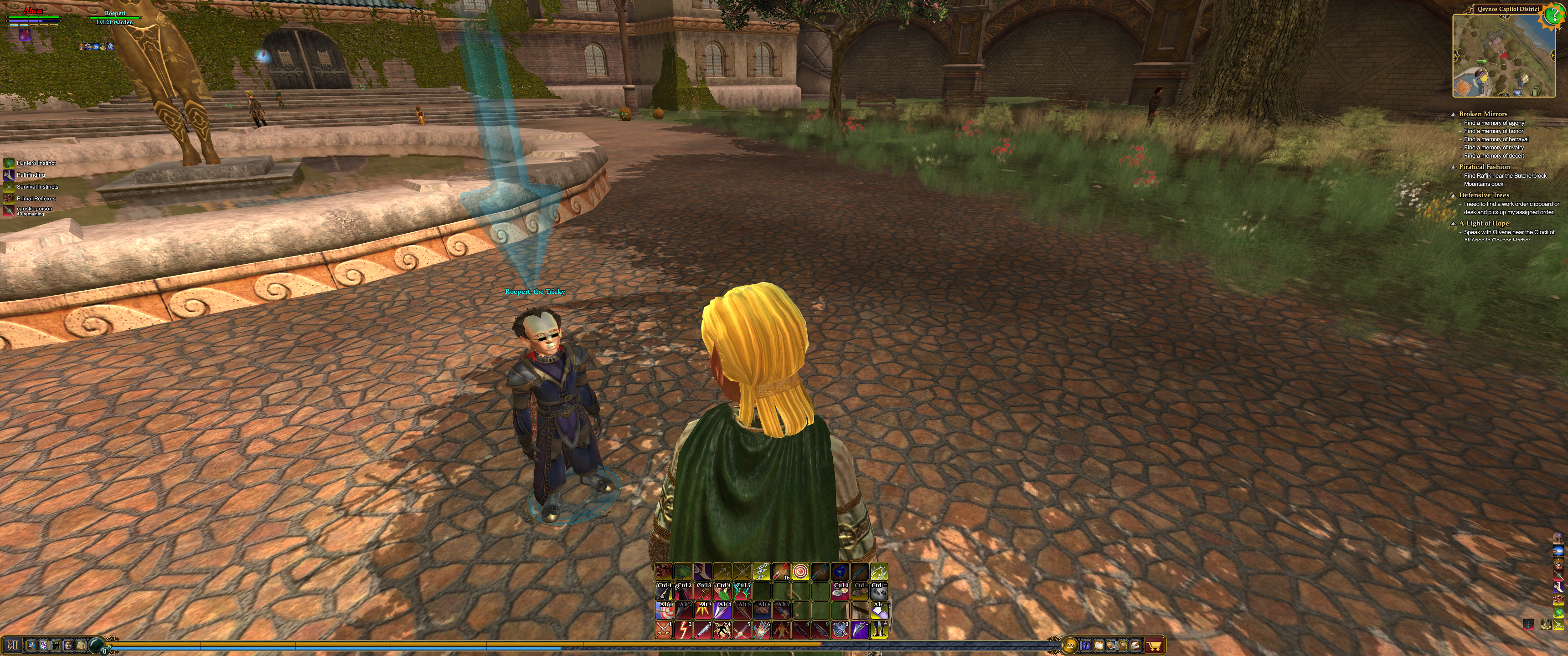Select the Defensive Trees quest entry

1484,195
